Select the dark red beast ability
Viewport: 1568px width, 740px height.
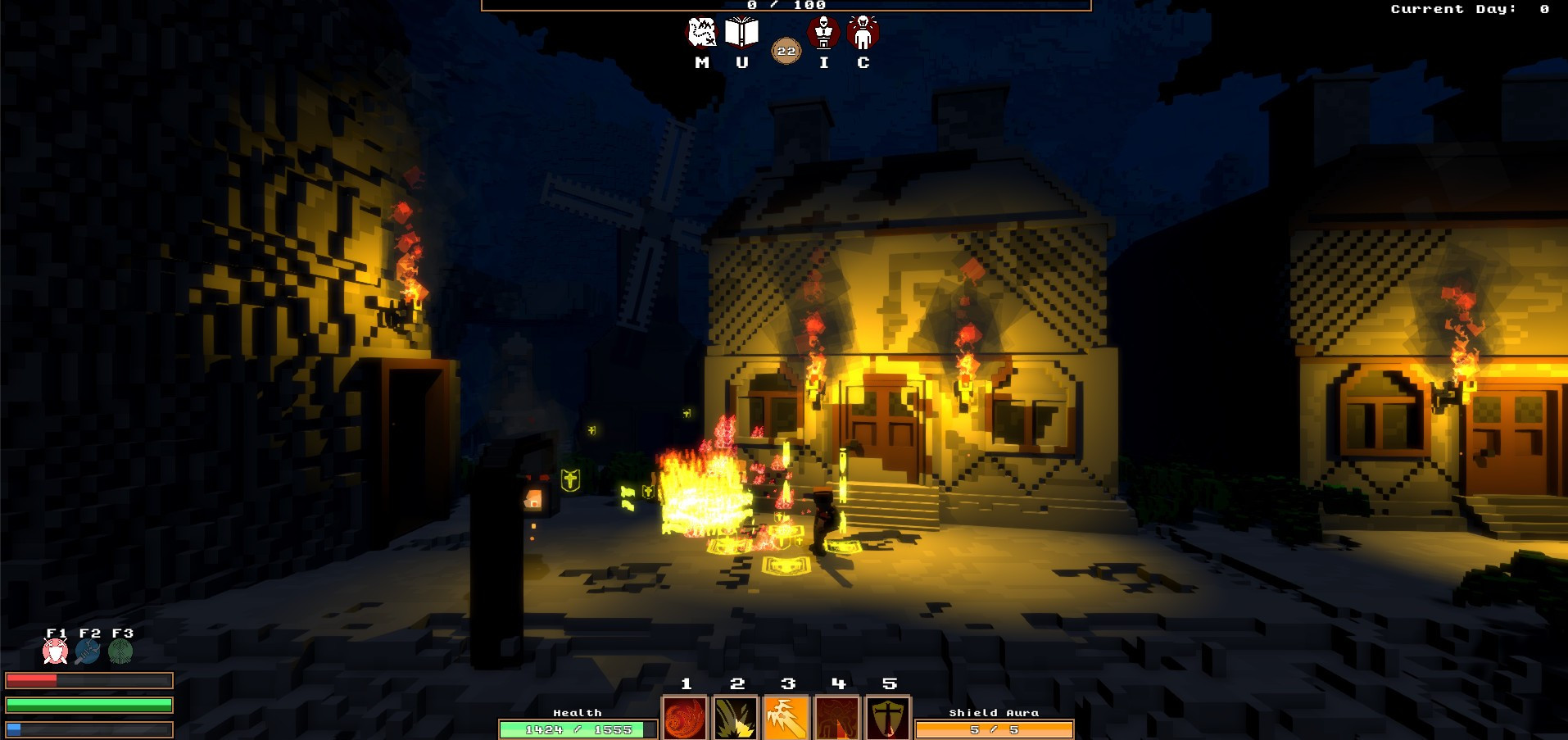click(837, 718)
